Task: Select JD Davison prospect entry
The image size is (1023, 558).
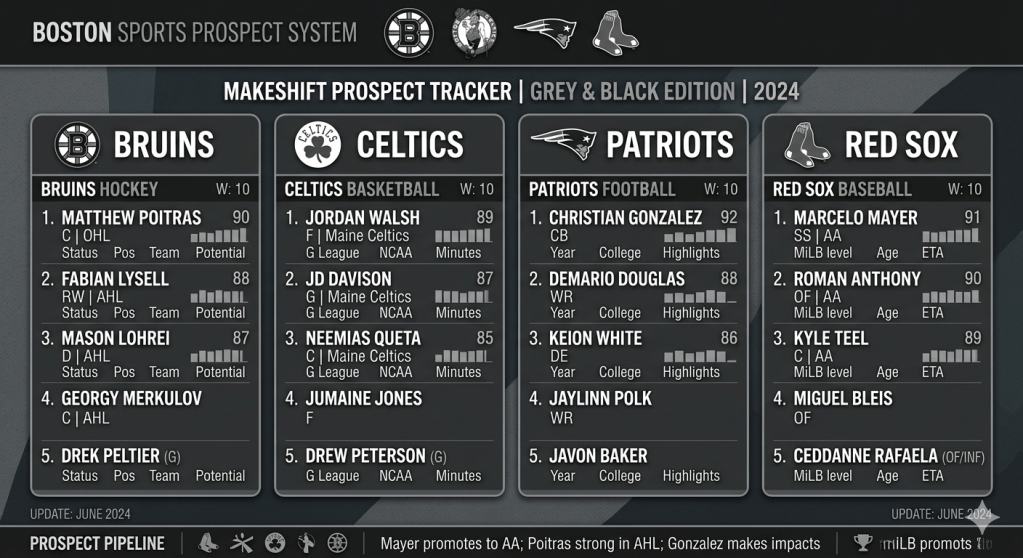Action: [x=388, y=294]
